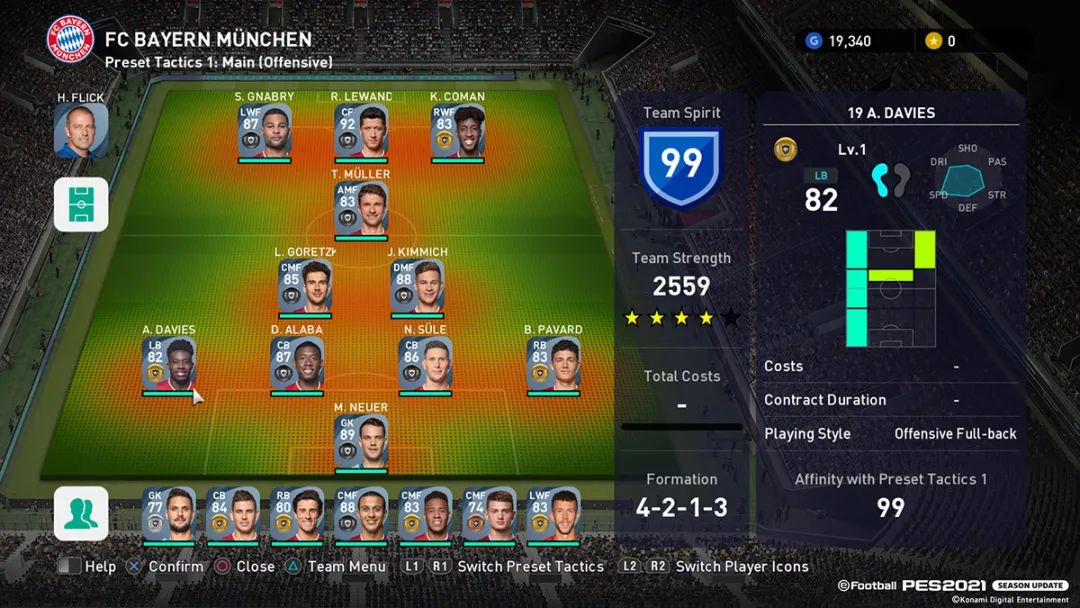The width and height of the screenshot is (1080, 608).
Task: Pick D. Alaba's CB card
Action: click(297, 364)
